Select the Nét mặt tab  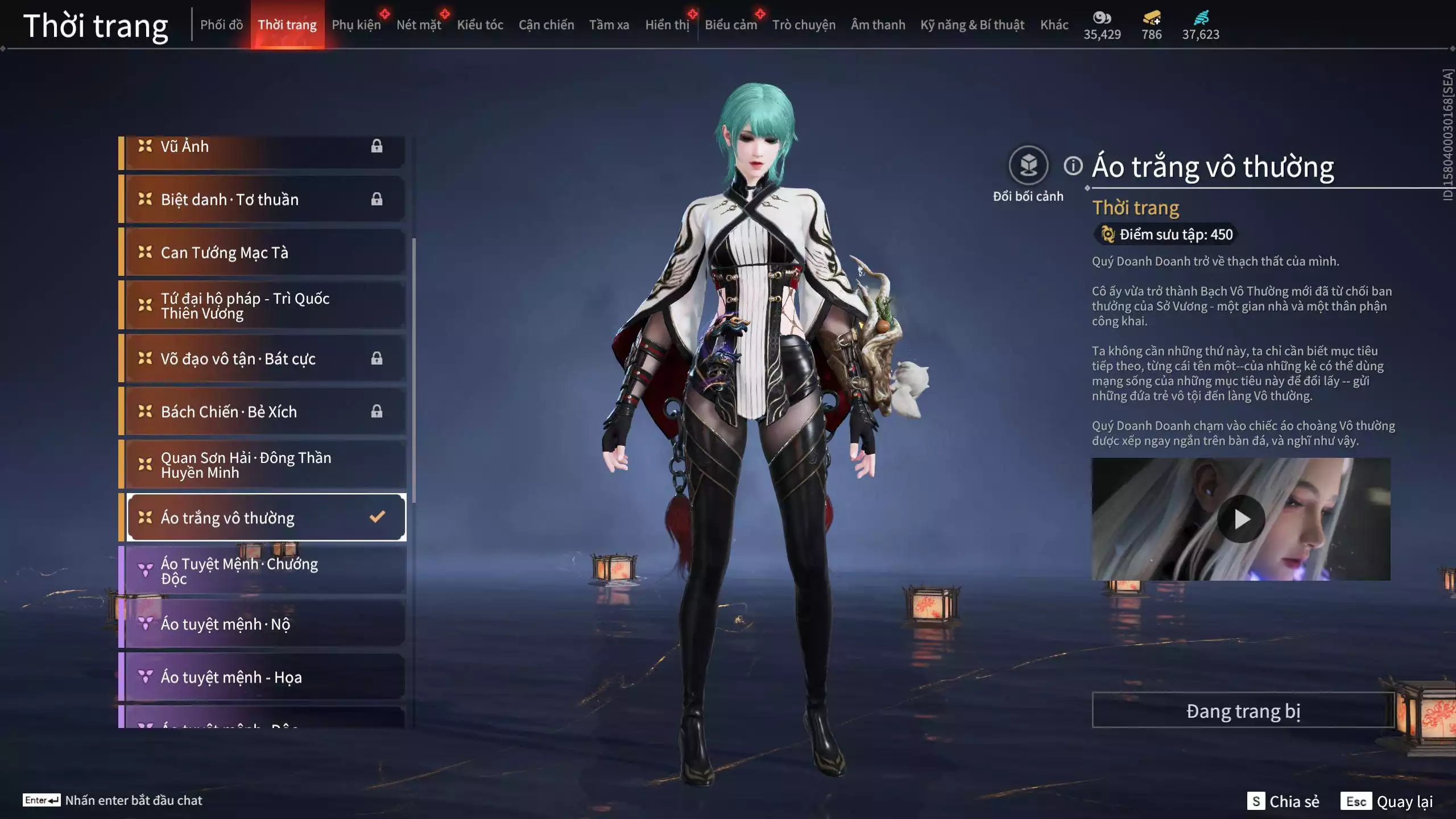[419, 25]
